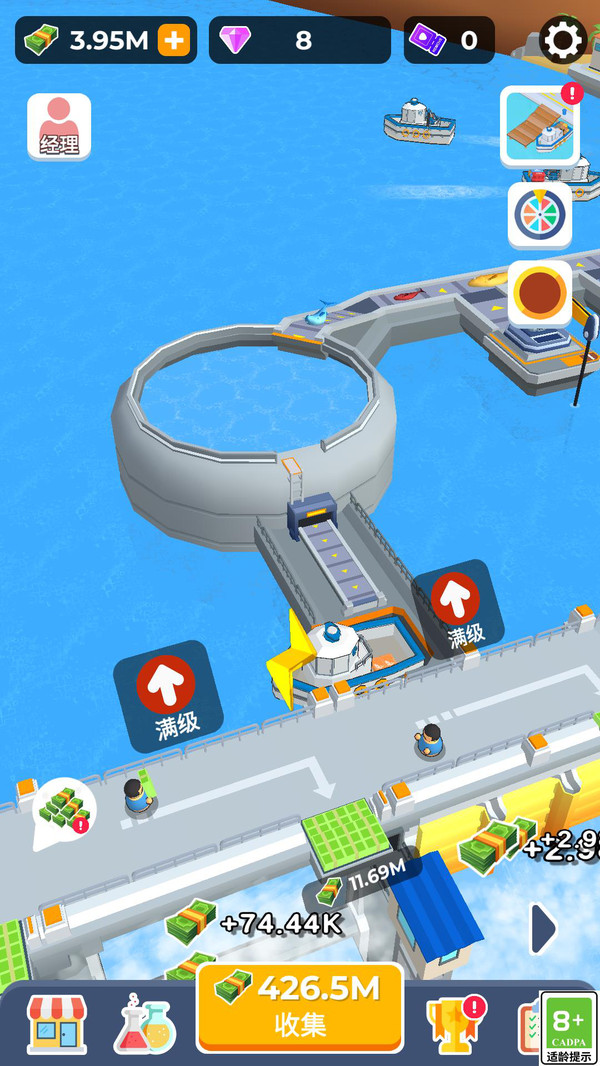
Task: Open the settings gear icon
Action: [x=563, y=41]
